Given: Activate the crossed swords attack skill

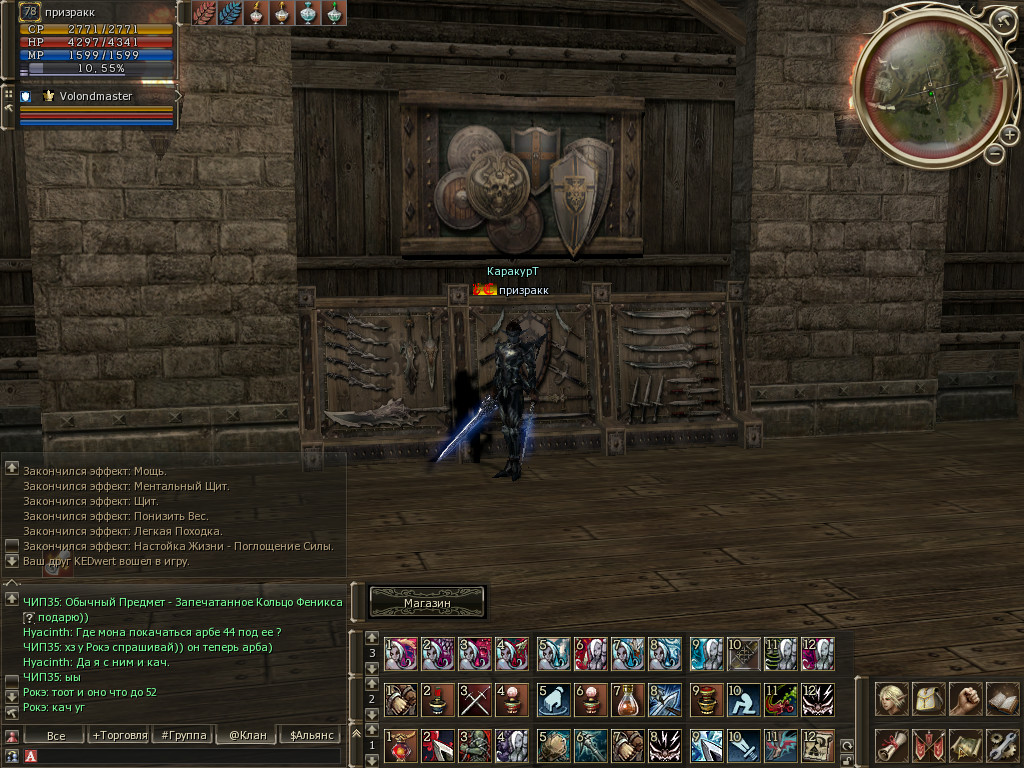Looking at the screenshot, I should tap(475, 698).
